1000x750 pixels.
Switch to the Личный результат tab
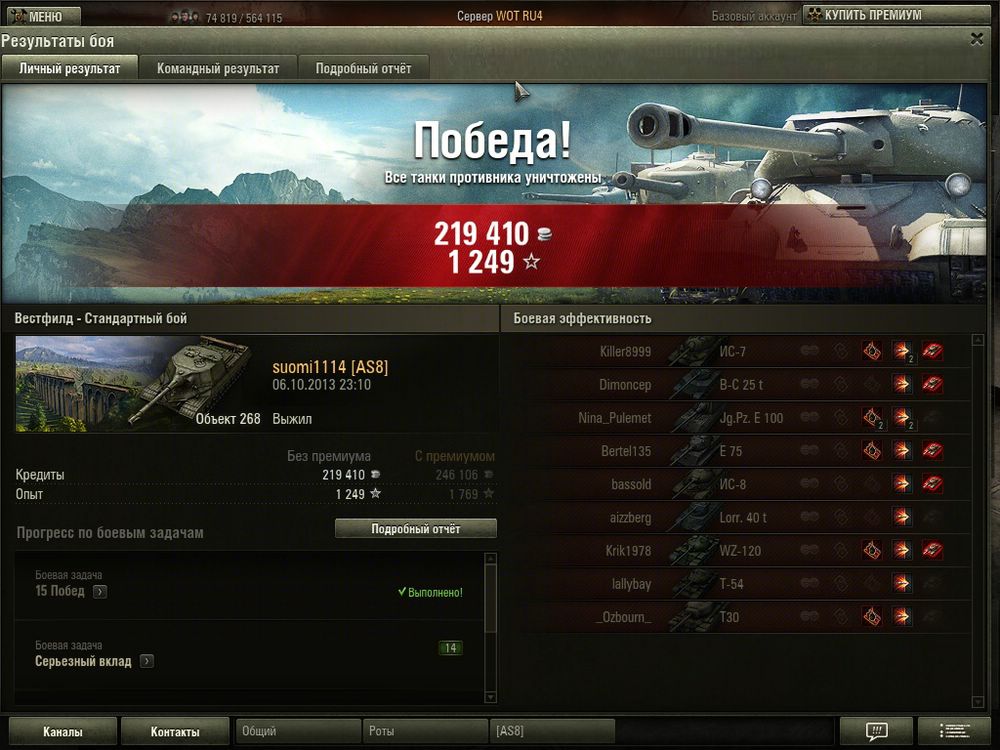pyautogui.click(x=69, y=68)
